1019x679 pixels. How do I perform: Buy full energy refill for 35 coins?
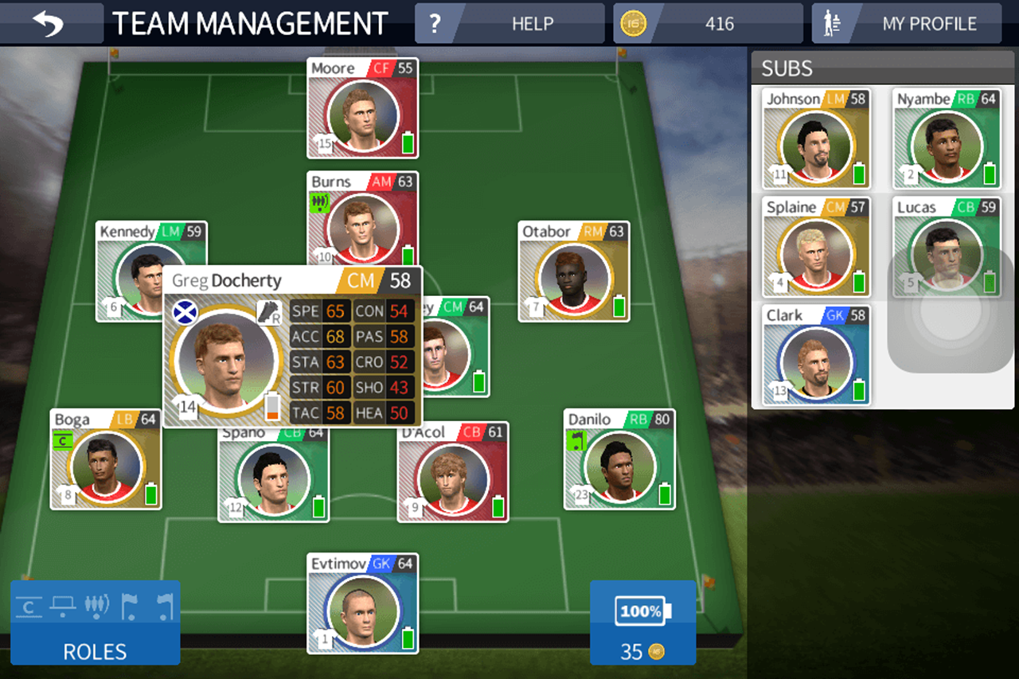click(642, 622)
